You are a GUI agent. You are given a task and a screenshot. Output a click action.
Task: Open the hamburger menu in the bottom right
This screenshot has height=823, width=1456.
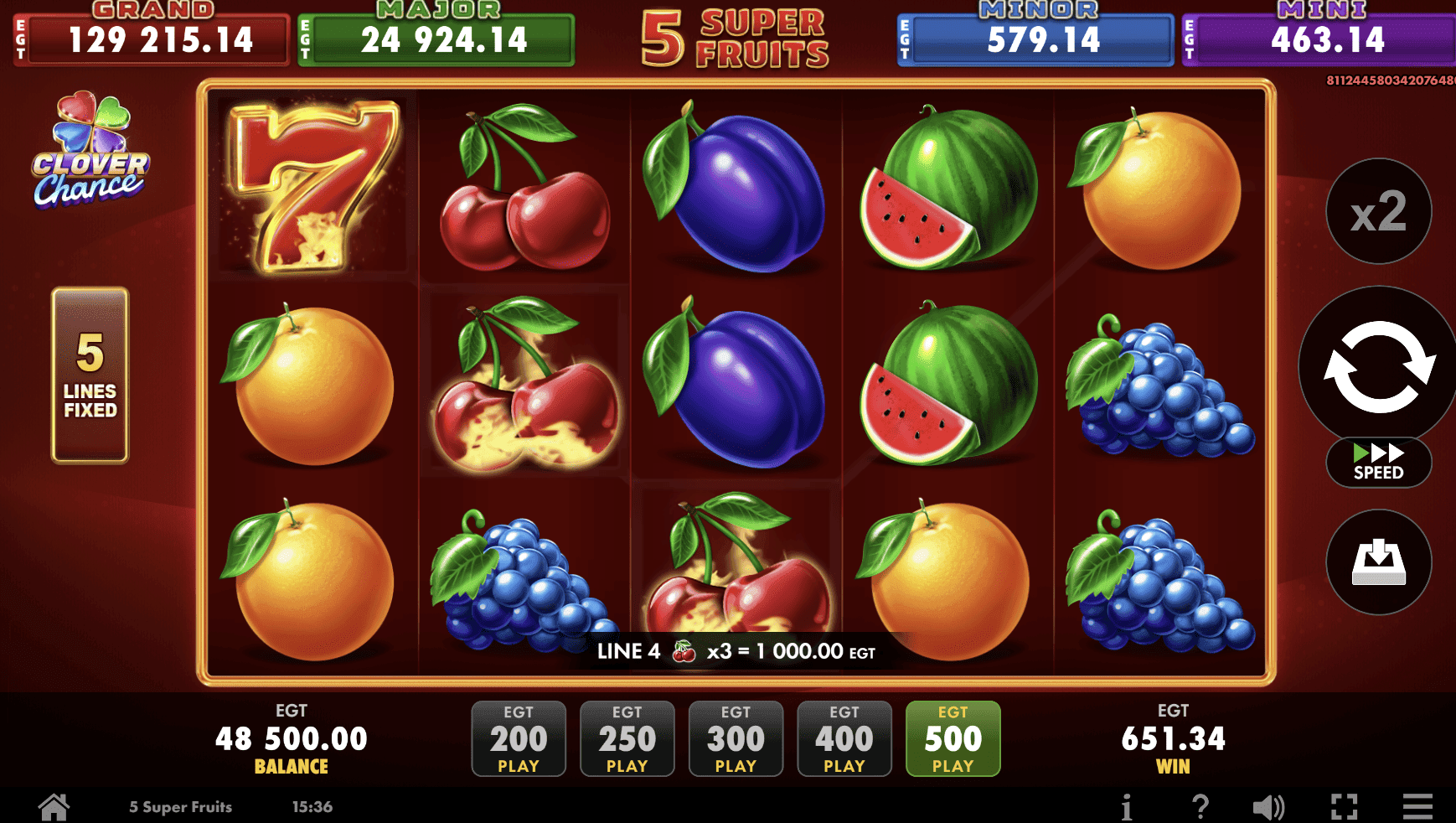pos(1417,805)
